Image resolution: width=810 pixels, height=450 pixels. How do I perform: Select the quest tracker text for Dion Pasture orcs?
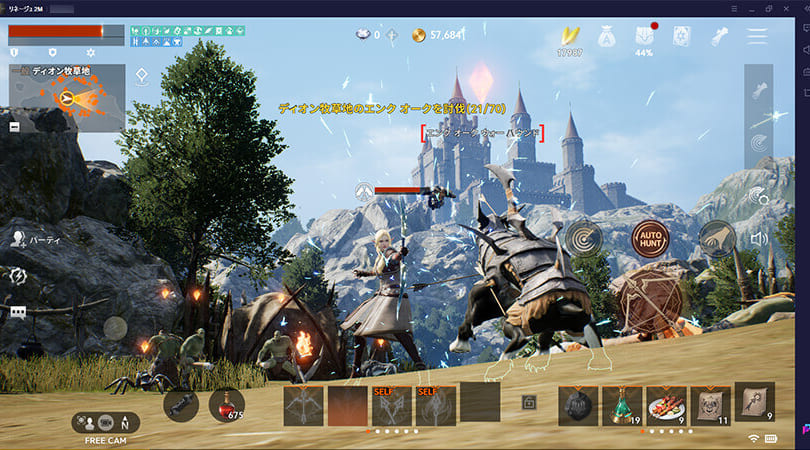click(x=391, y=107)
